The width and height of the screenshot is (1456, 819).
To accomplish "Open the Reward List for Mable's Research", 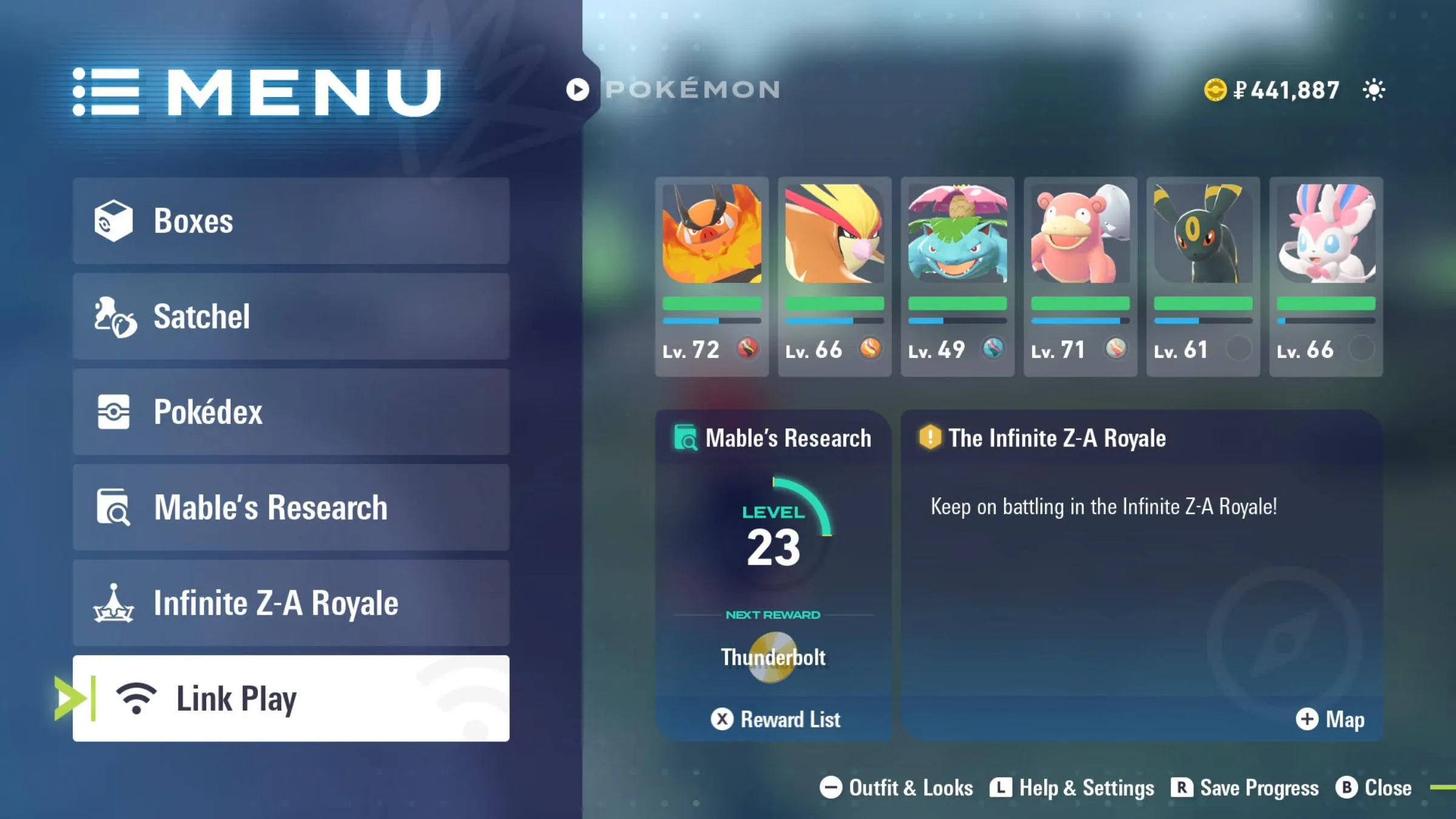I will click(775, 720).
